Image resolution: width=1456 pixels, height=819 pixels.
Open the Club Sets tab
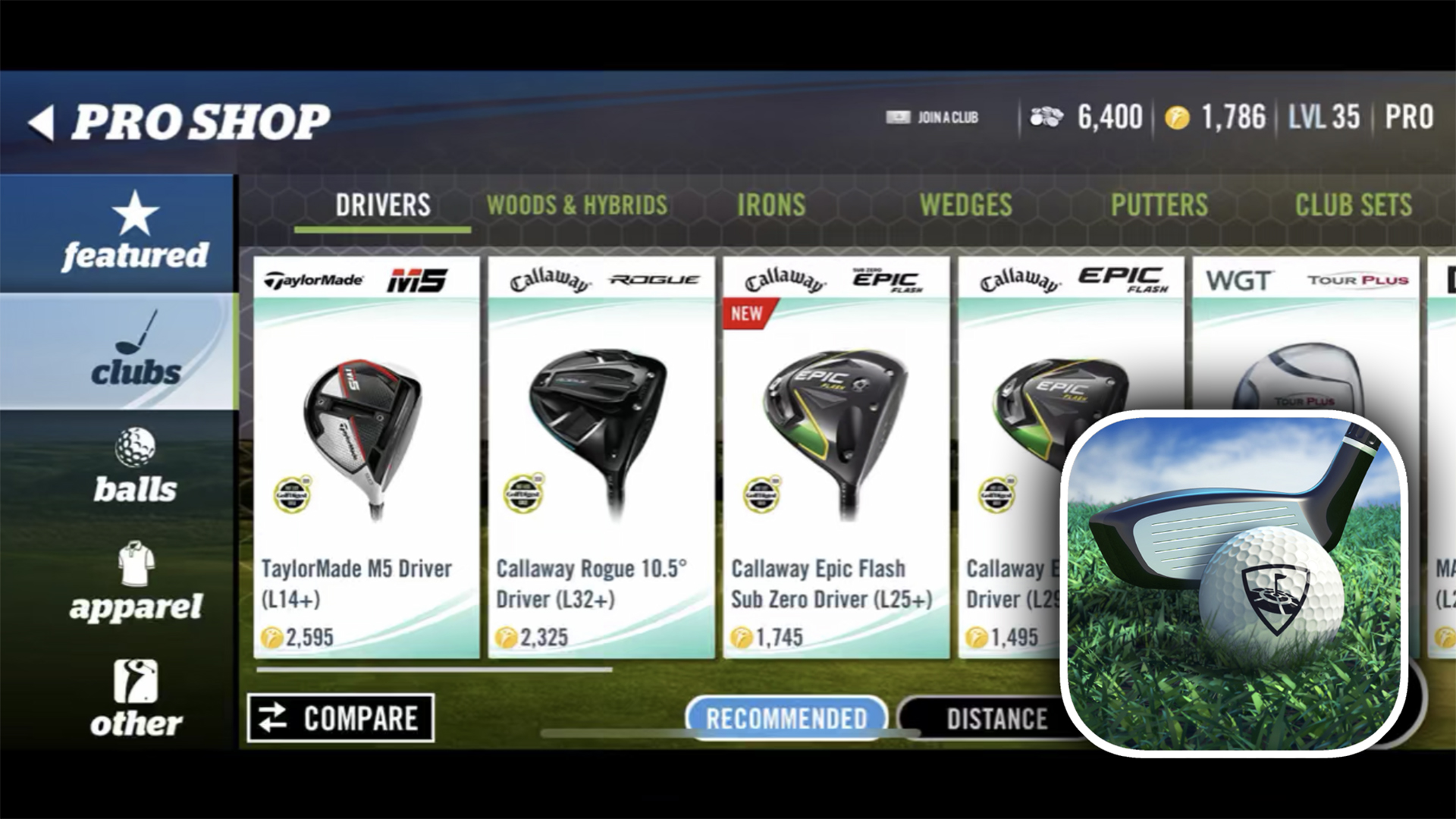click(1353, 206)
